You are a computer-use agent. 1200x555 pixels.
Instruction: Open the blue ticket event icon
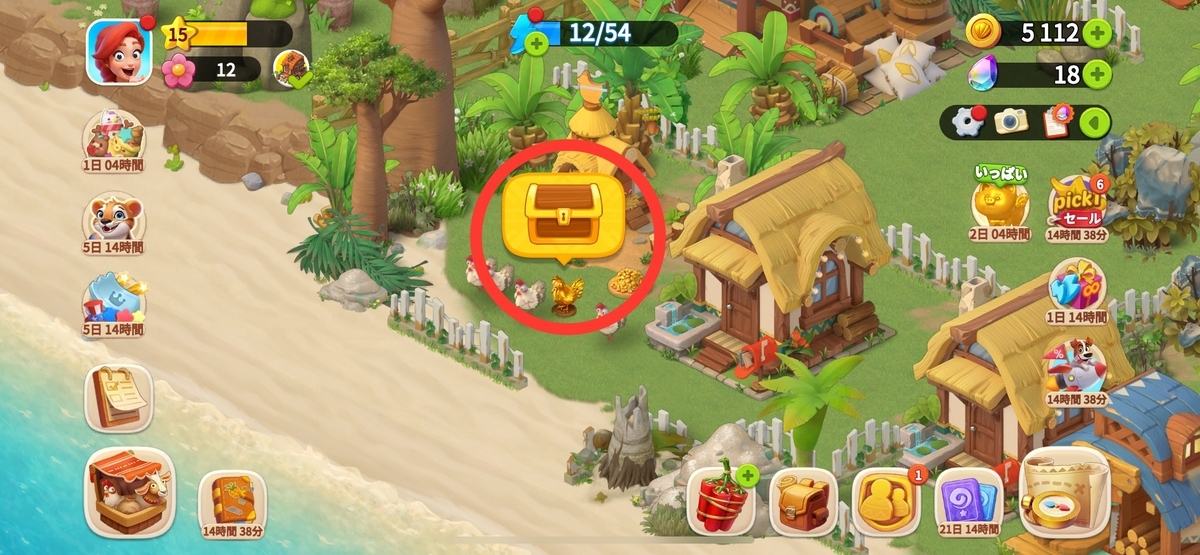coord(113,302)
